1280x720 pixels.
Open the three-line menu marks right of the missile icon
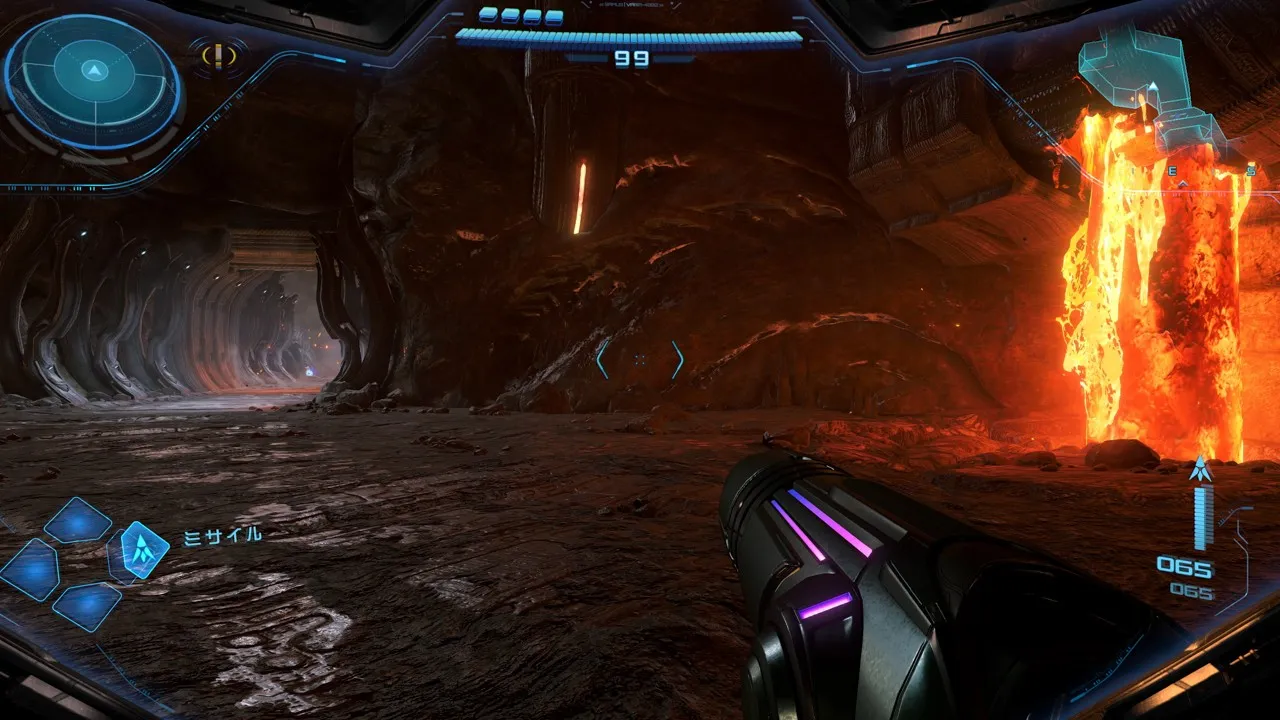(191, 537)
